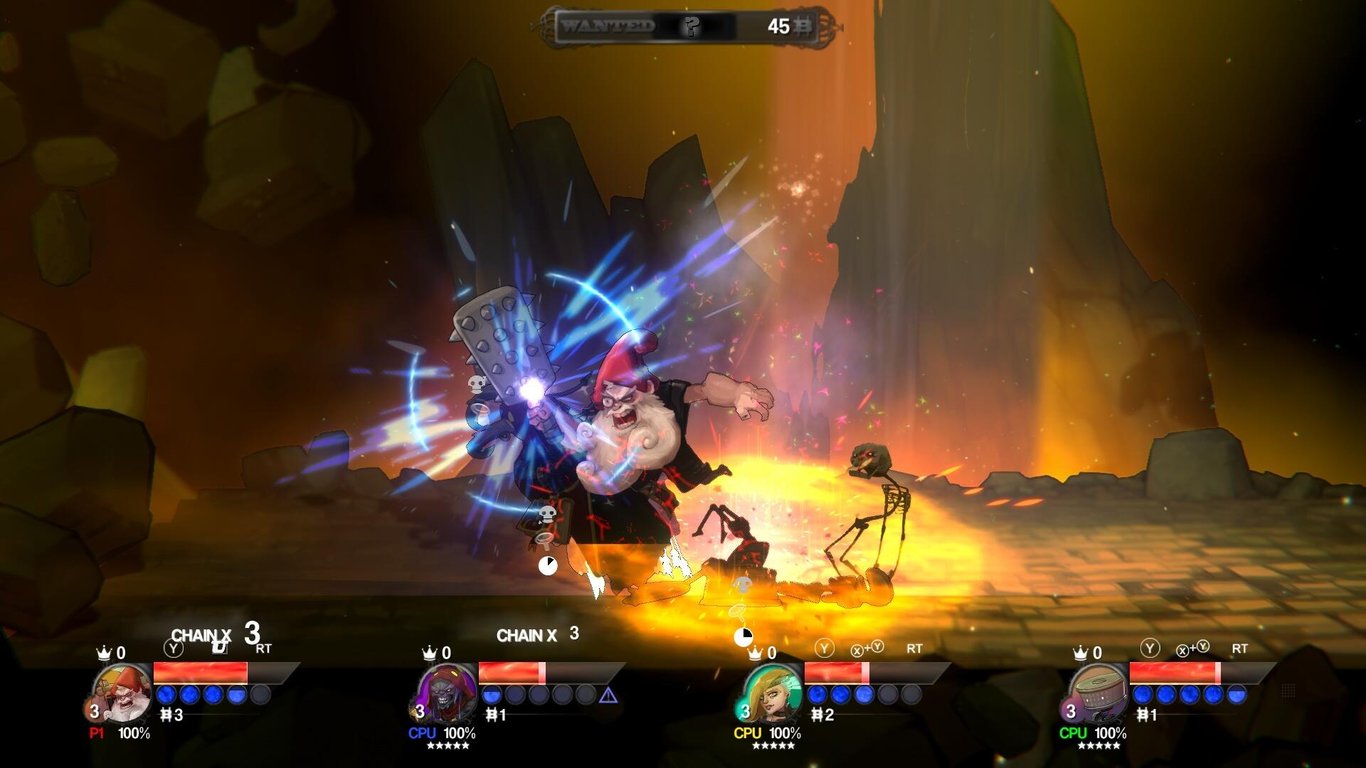Choose the blonde woman CPU portrait
Image resolution: width=1366 pixels, height=768 pixels.
(x=772, y=692)
